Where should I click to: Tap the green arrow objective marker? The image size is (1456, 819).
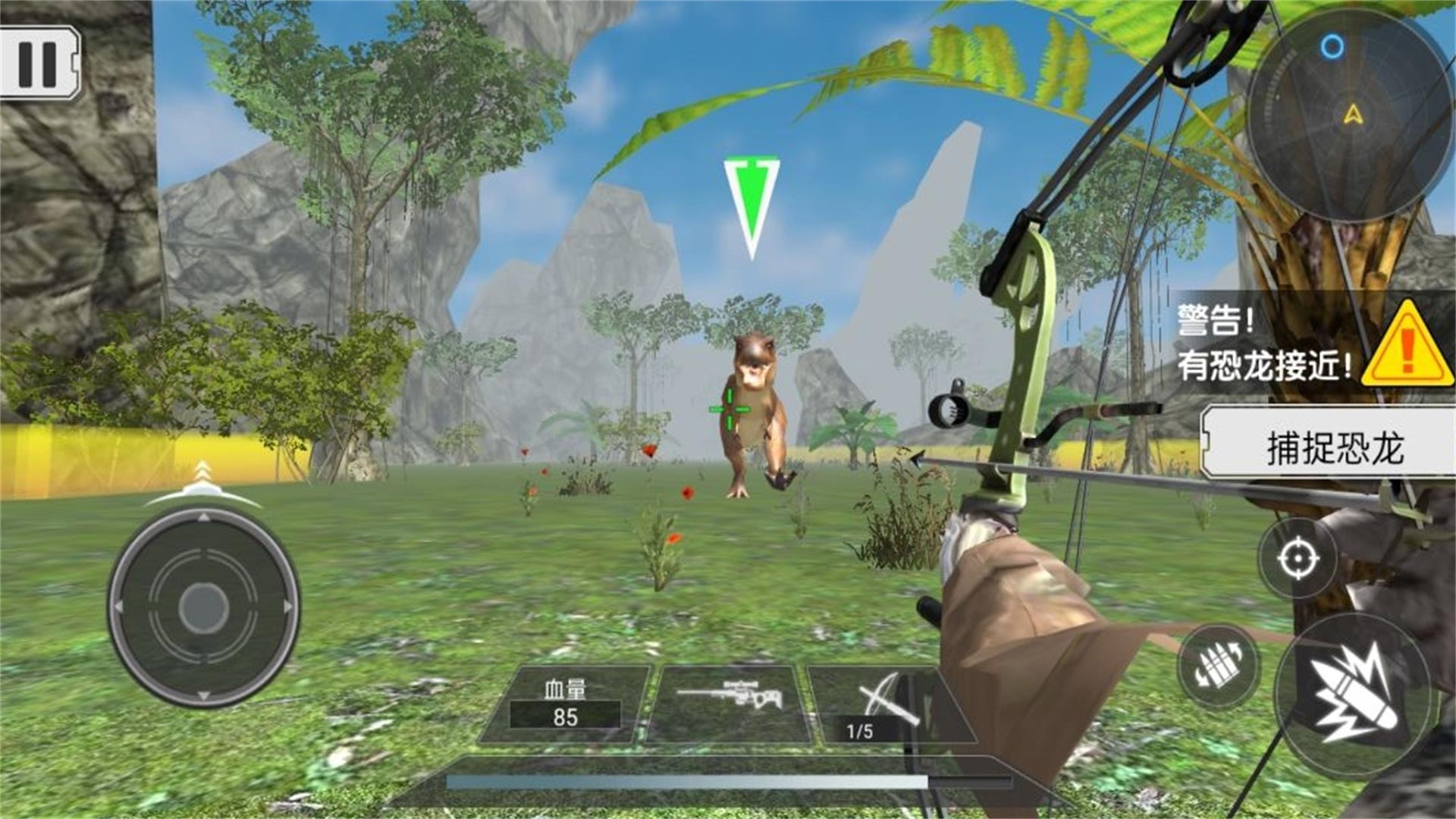(x=752, y=201)
